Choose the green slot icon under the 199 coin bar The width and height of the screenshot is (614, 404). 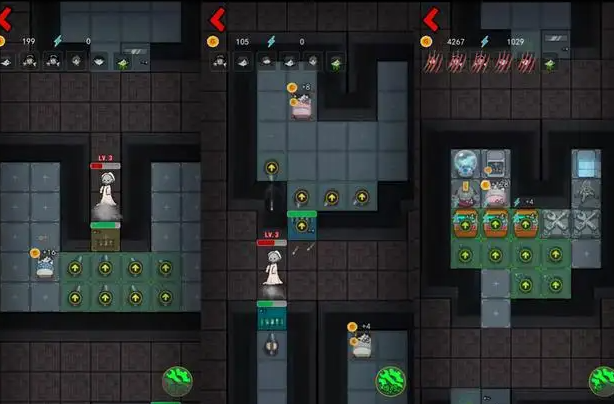(123, 62)
